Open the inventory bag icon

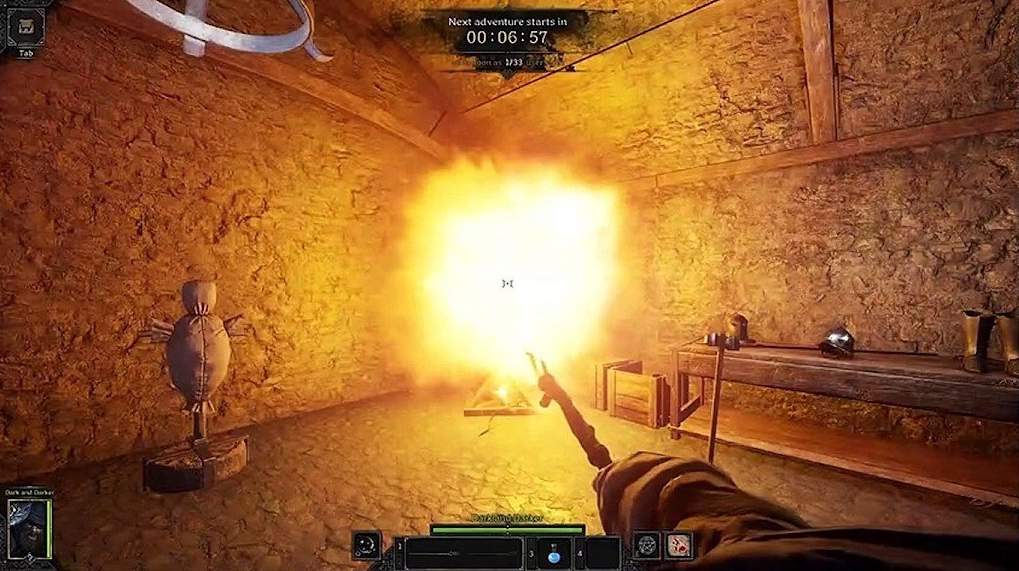(25, 27)
